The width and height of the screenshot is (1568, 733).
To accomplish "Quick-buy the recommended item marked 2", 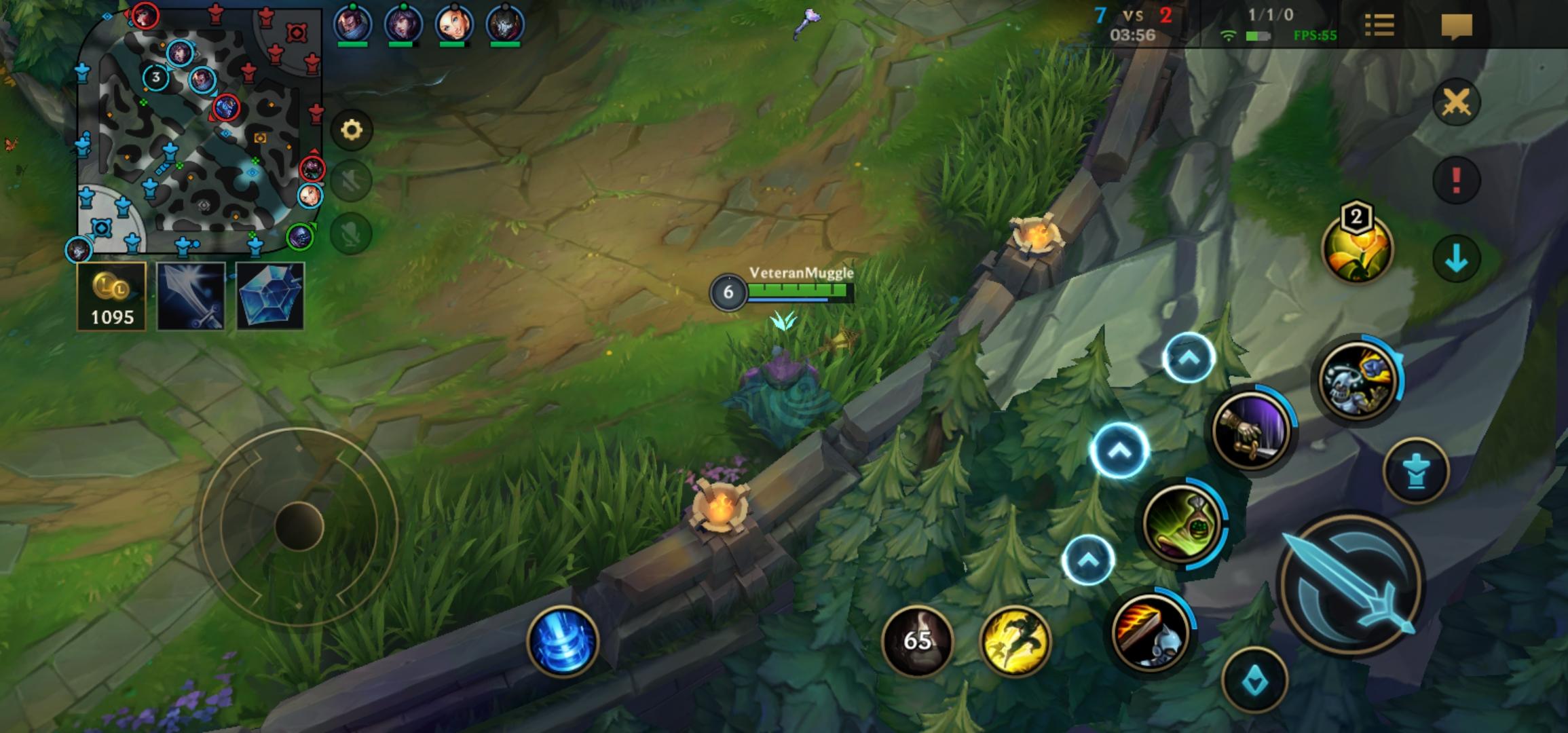I will [x=1357, y=250].
